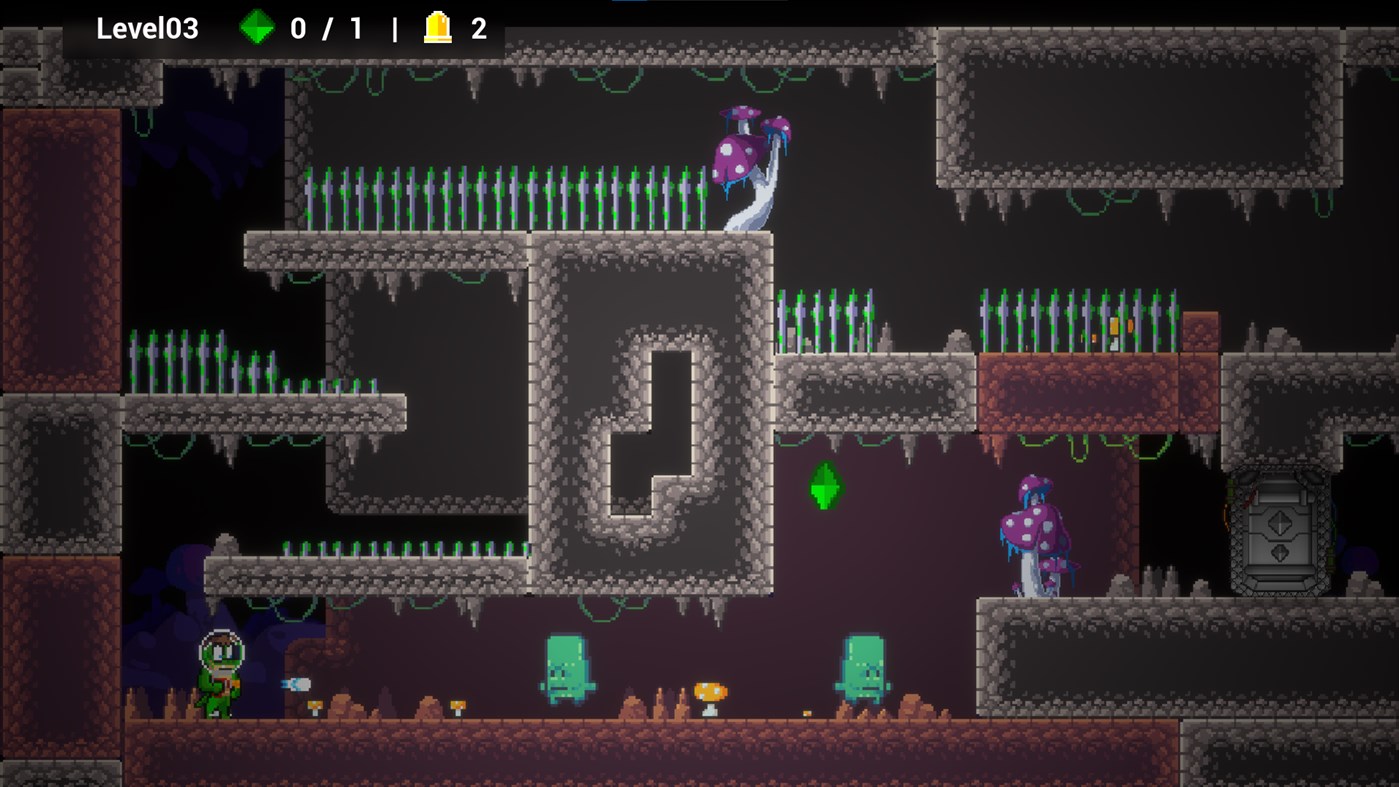1399x787 pixels.
Task: Select the left green slime enemy
Action: (x=565, y=672)
